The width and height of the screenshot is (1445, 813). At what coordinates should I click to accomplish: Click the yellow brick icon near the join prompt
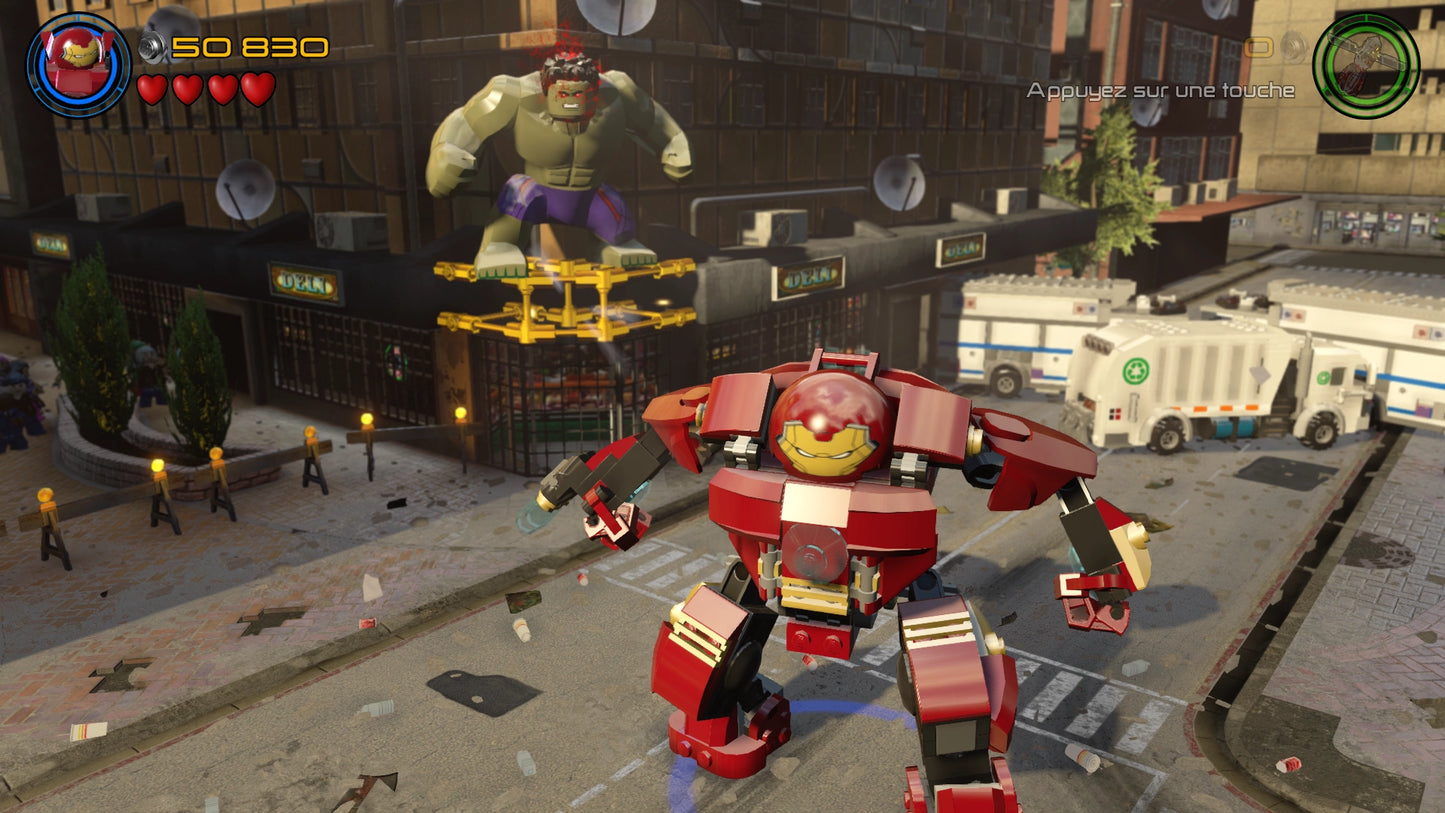1258,47
